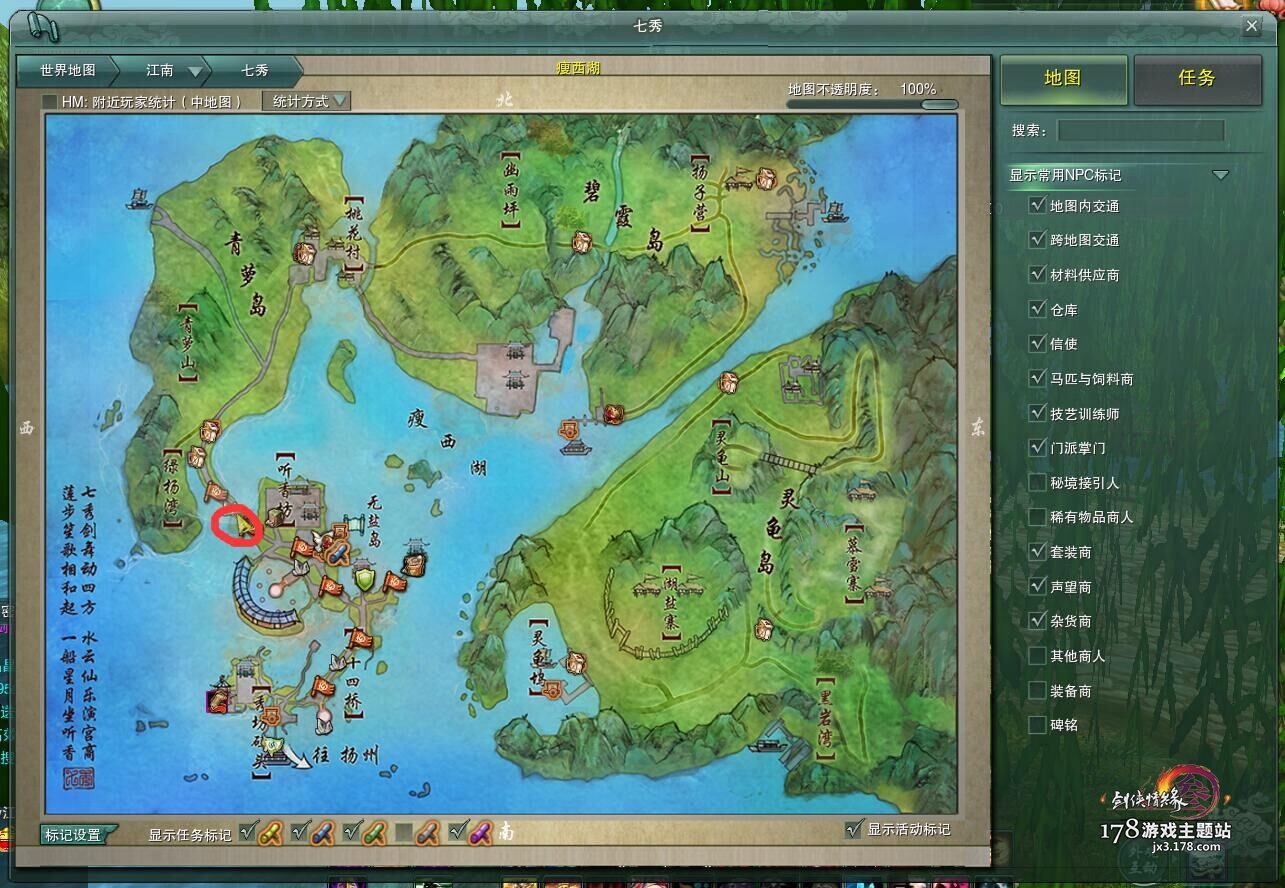Go to 世界地图 breadcrumb
The width and height of the screenshot is (1285, 888).
[x=67, y=70]
